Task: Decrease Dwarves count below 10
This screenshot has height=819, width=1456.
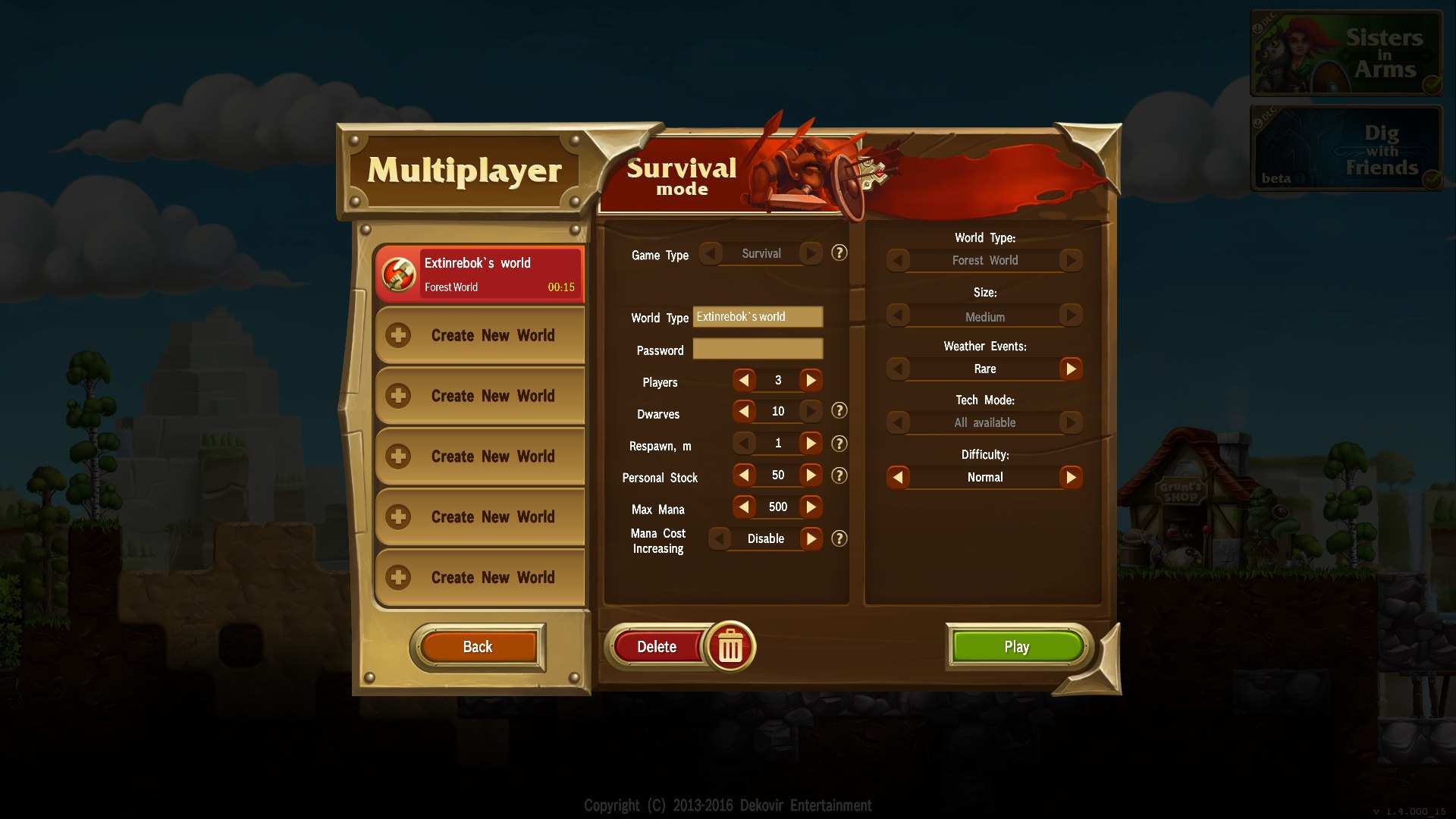Action: [744, 411]
